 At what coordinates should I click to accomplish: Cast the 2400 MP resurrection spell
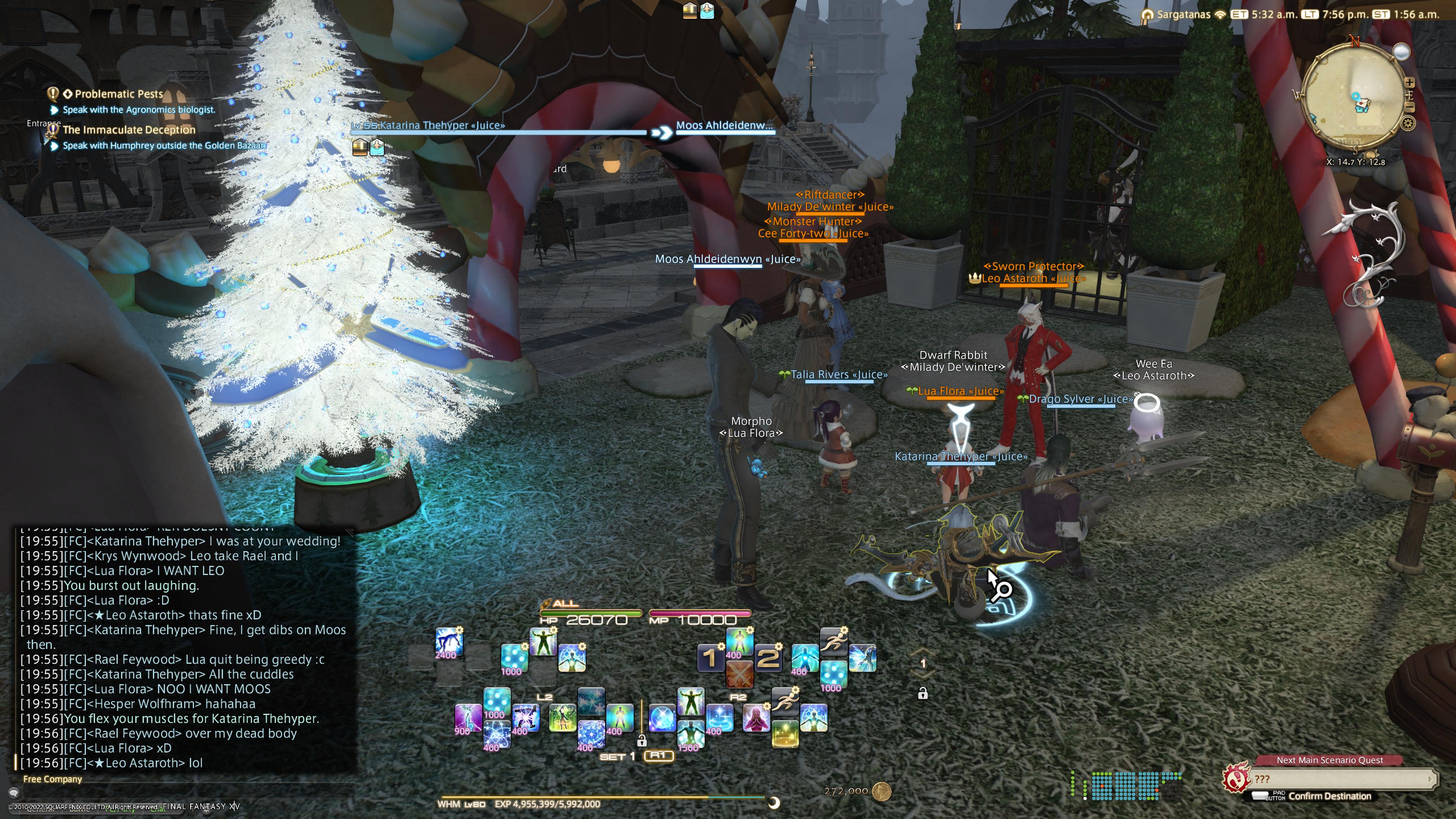click(449, 643)
